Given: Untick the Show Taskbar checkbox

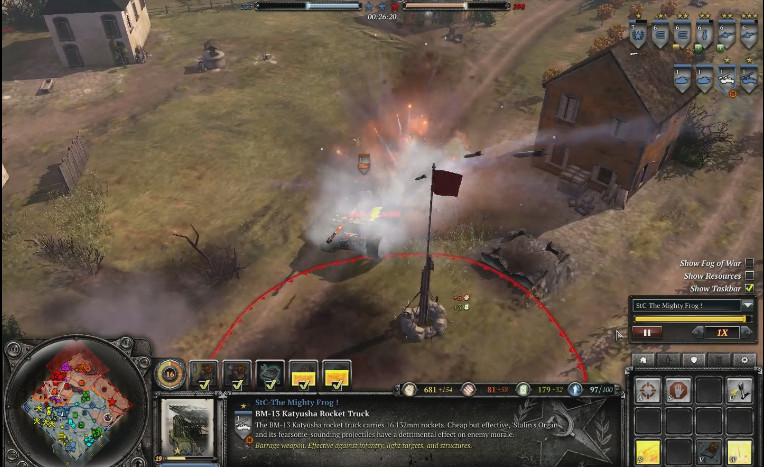Looking at the screenshot, I should pyautogui.click(x=749, y=288).
